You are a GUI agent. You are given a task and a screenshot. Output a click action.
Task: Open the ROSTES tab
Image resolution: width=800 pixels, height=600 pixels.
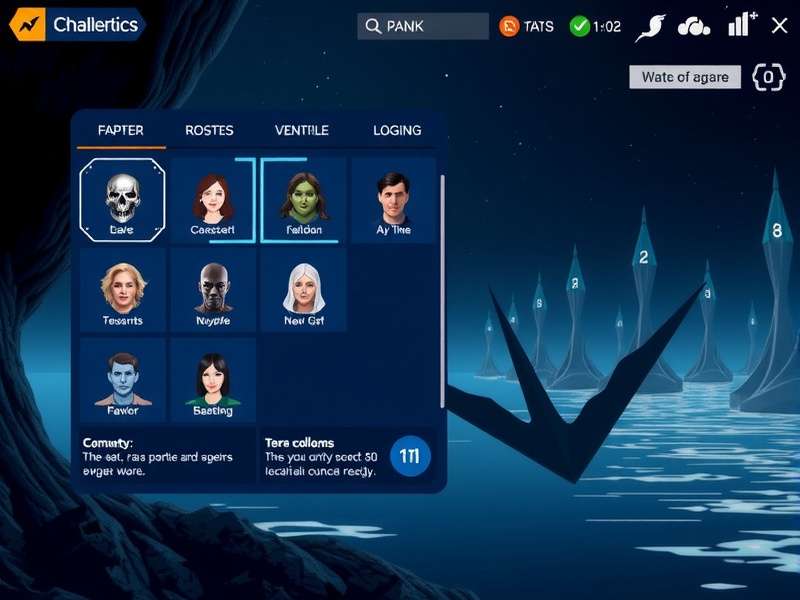(209, 131)
